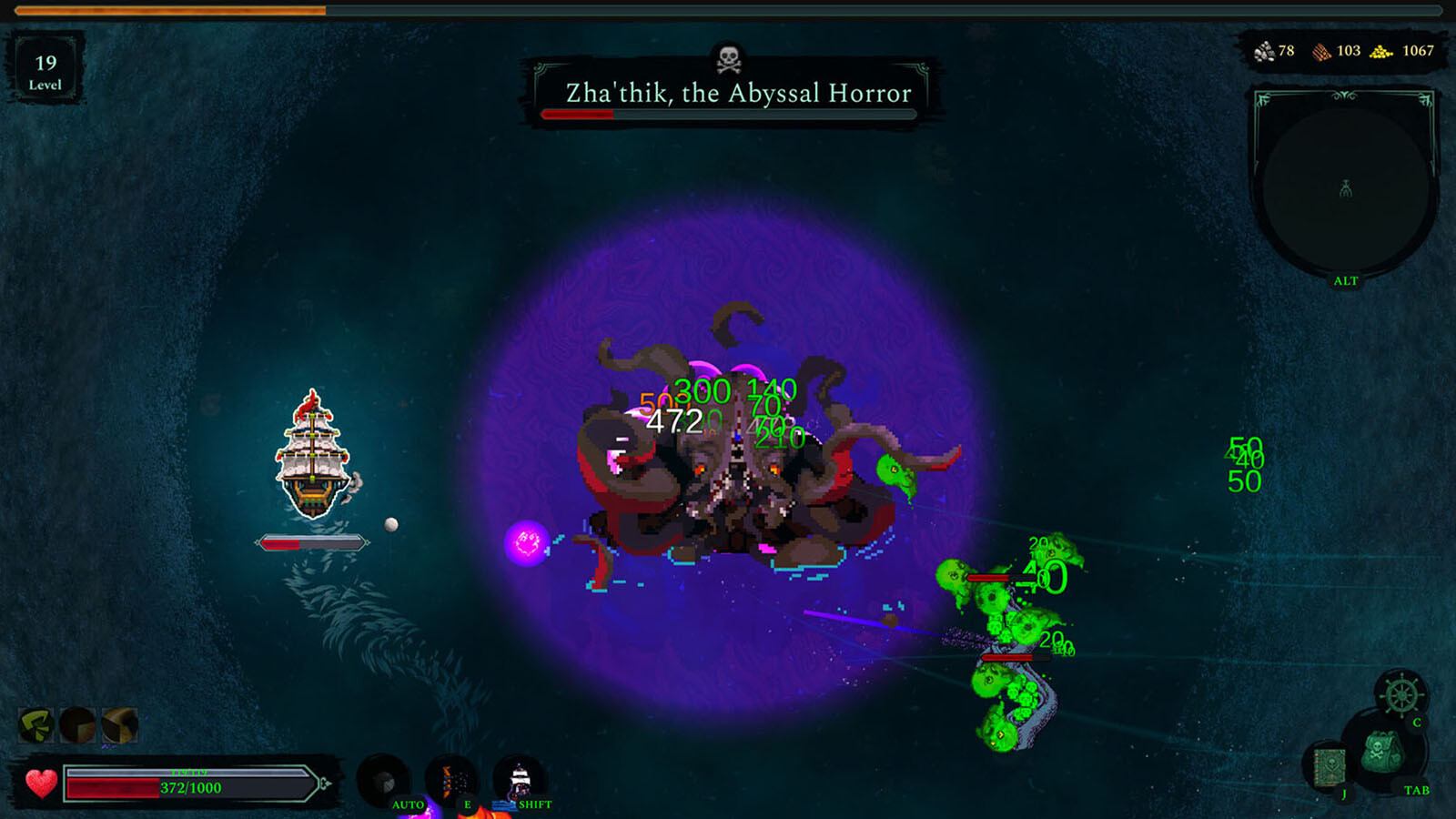Select the green arrows buff icon
Viewport: 1456px width, 819px height.
[x=36, y=725]
